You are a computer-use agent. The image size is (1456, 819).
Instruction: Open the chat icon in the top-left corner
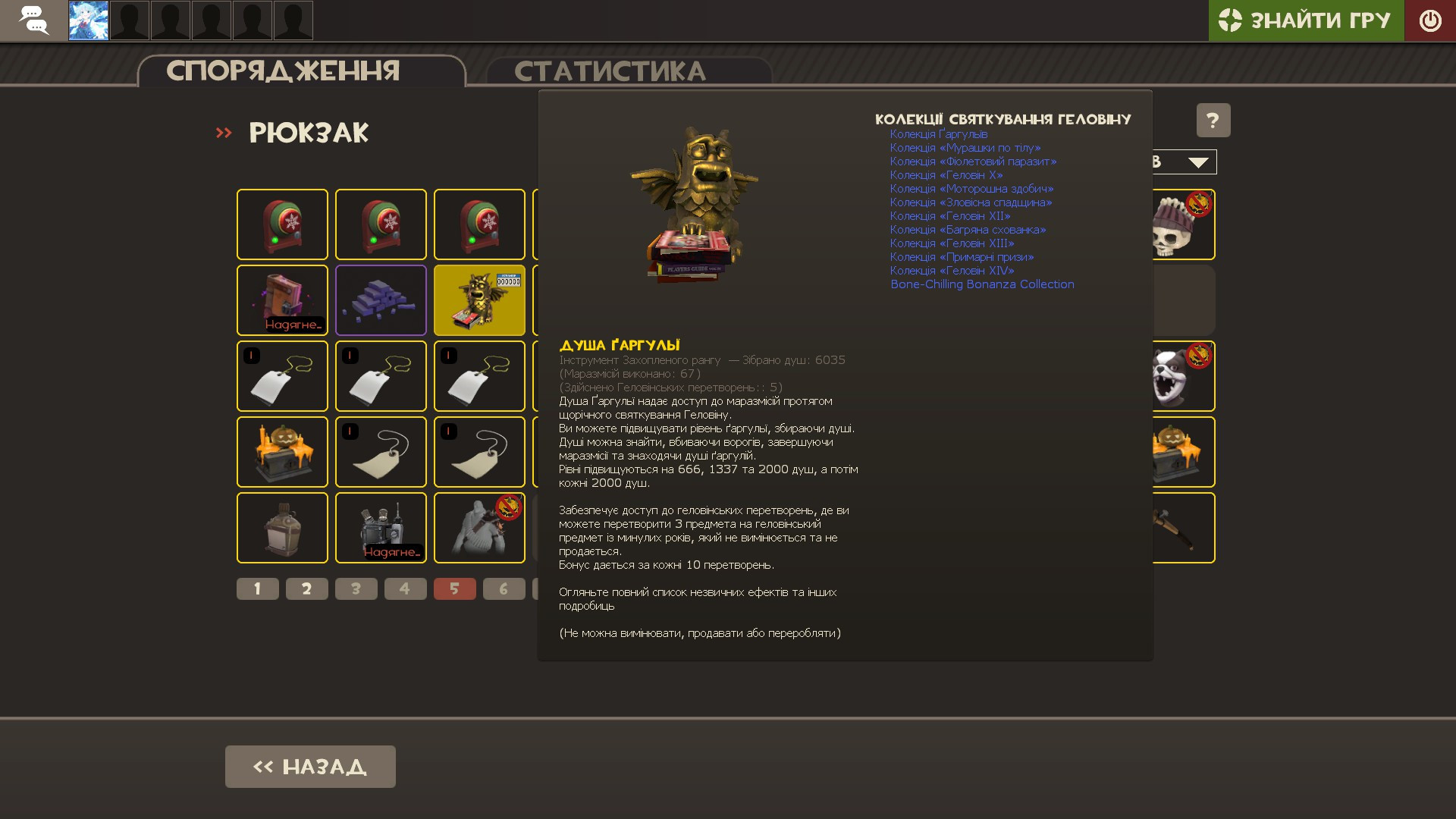click(x=32, y=20)
